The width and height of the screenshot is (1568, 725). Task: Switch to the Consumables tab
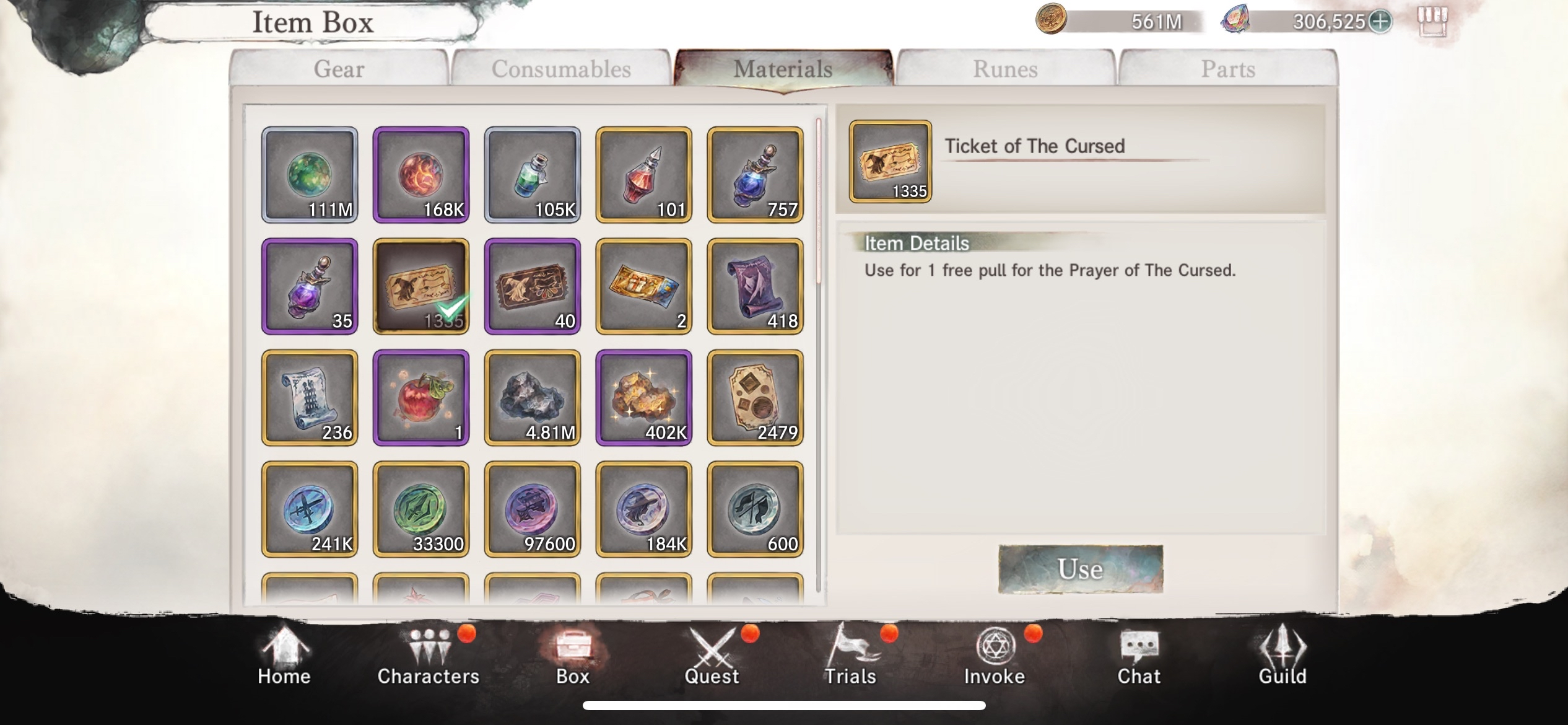[560, 68]
